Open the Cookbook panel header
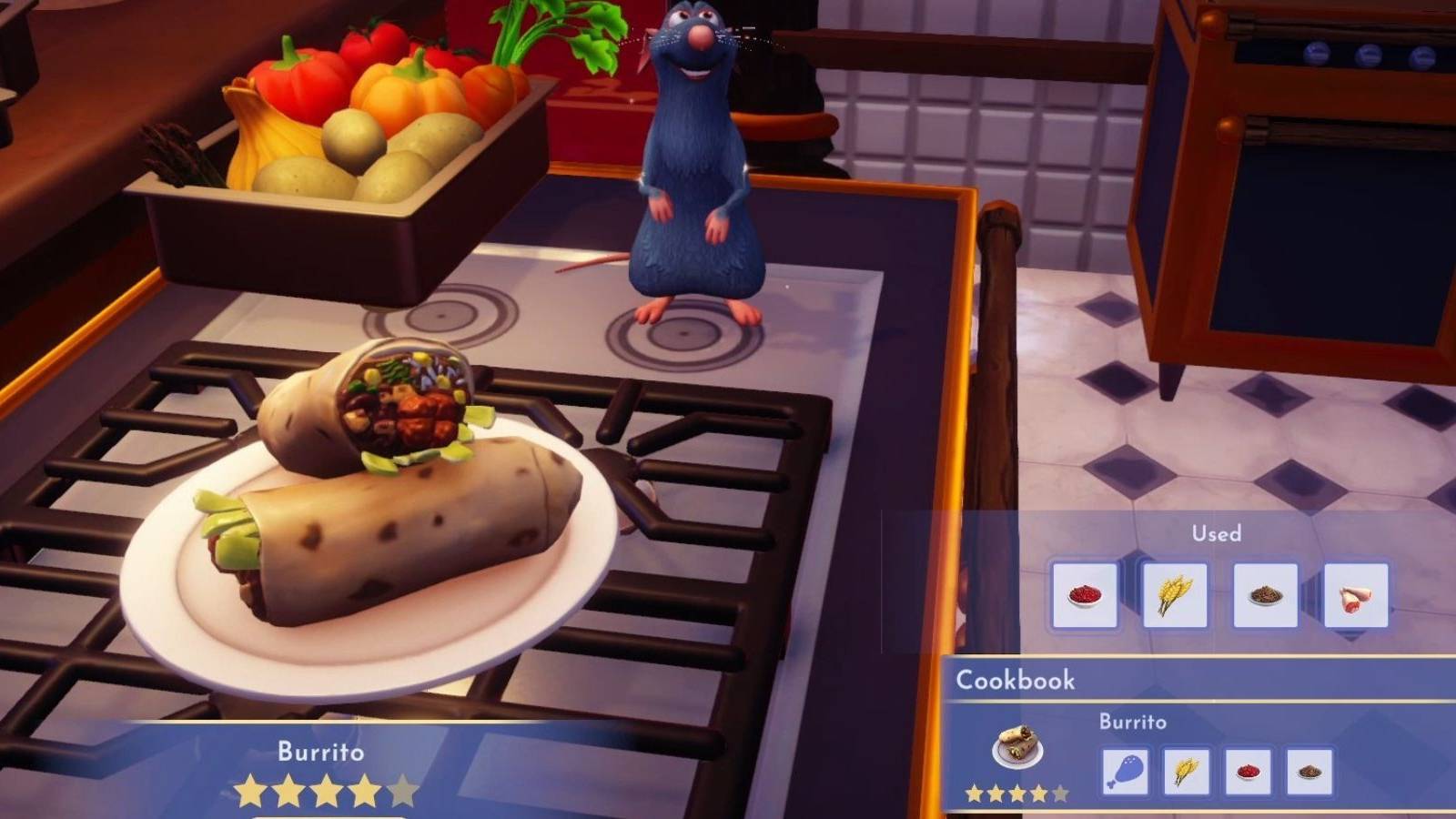 pyautogui.click(x=1015, y=680)
